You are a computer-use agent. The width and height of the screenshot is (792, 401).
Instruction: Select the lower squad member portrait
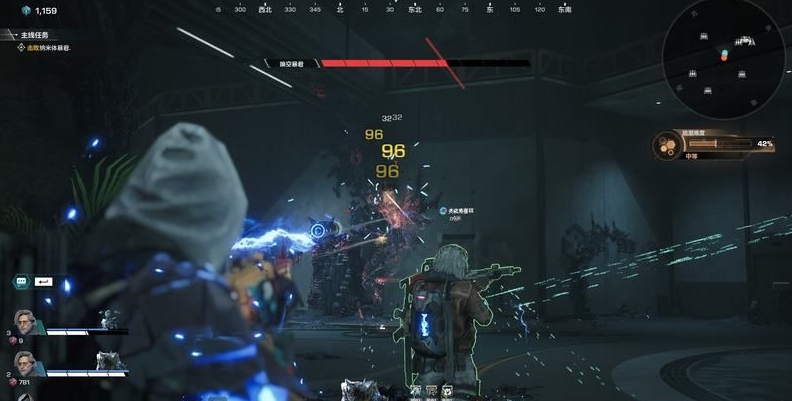pos(24,364)
